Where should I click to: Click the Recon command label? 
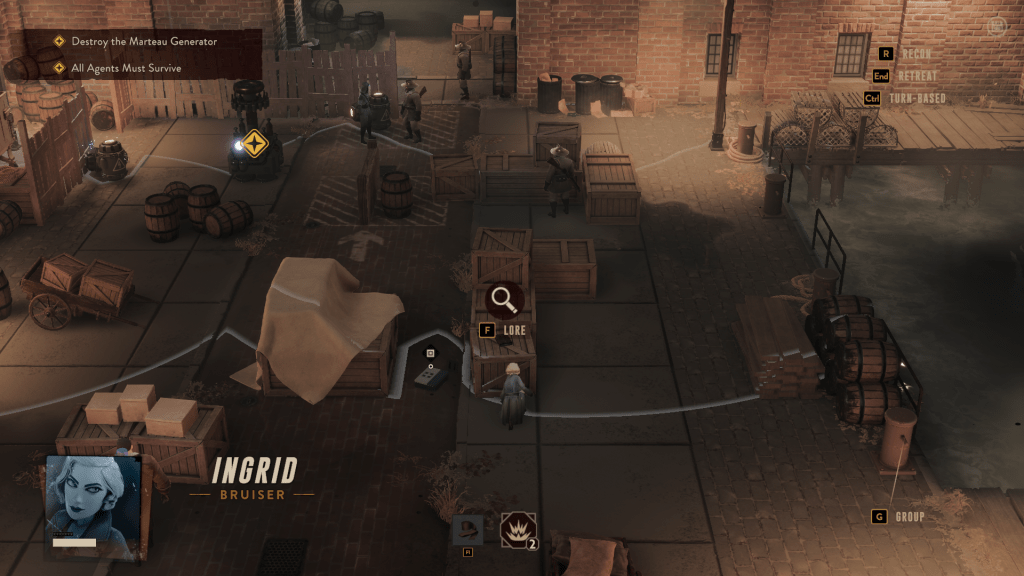[917, 54]
